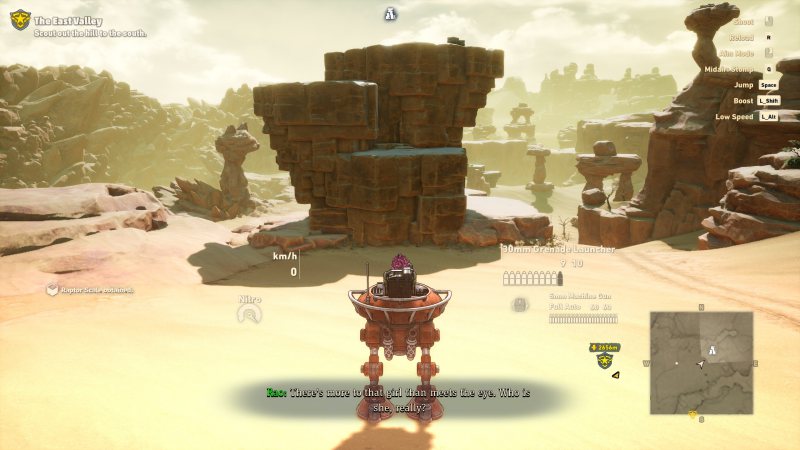Click the yellow quest marker below minimap

693,413
